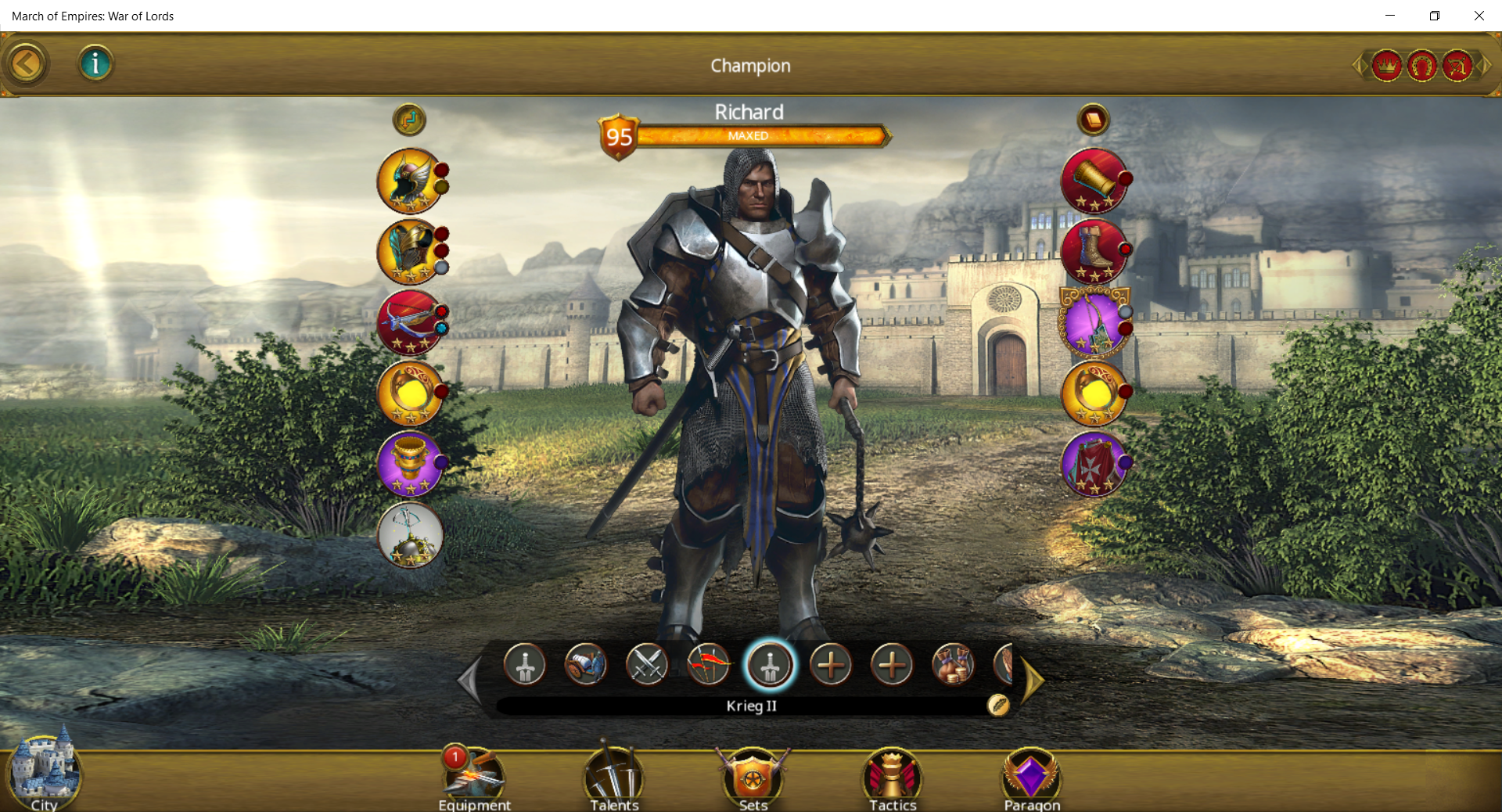
Task: Click the crown icon in top bar
Action: (x=1387, y=66)
